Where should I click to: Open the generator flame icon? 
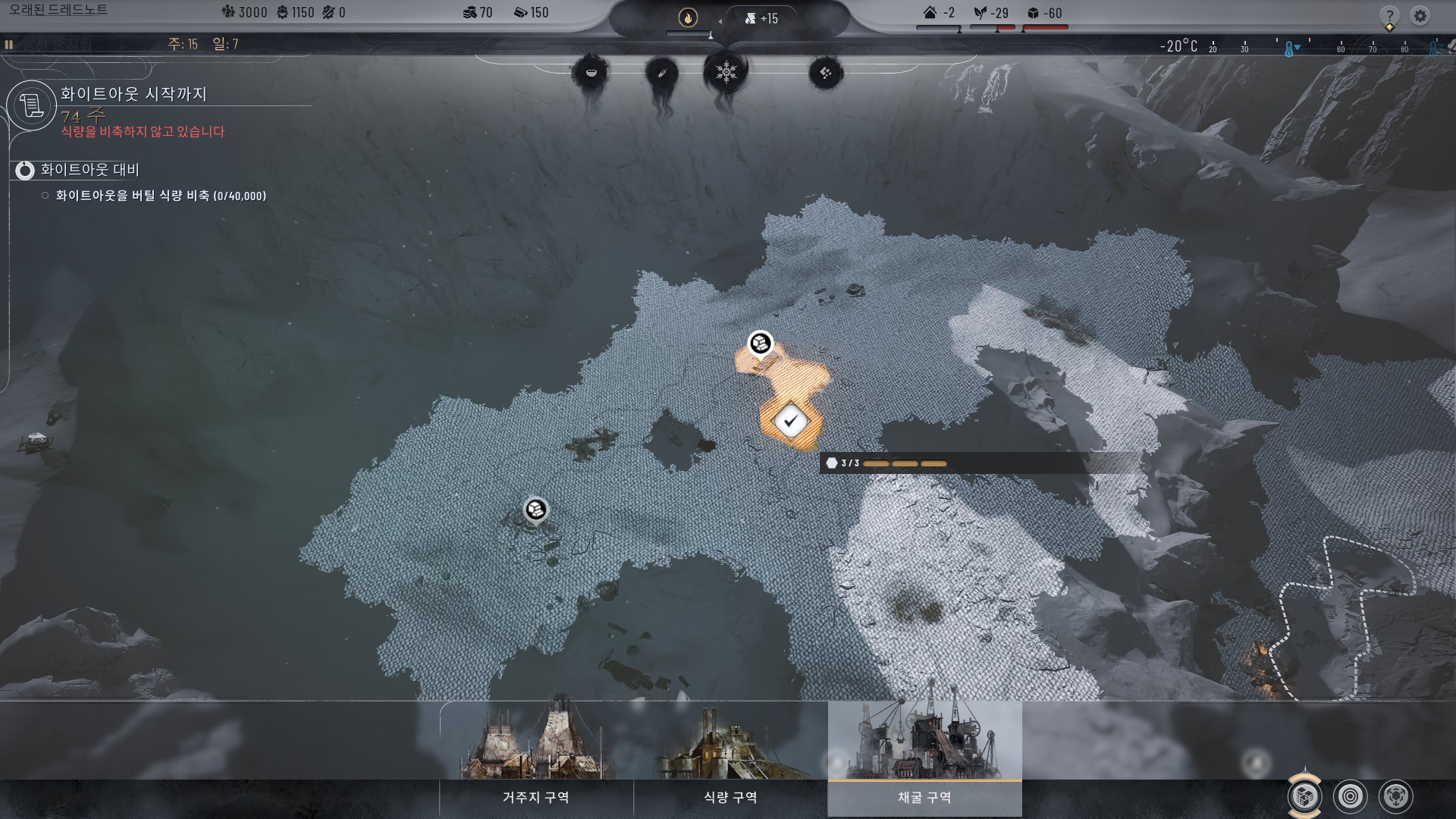click(x=688, y=17)
